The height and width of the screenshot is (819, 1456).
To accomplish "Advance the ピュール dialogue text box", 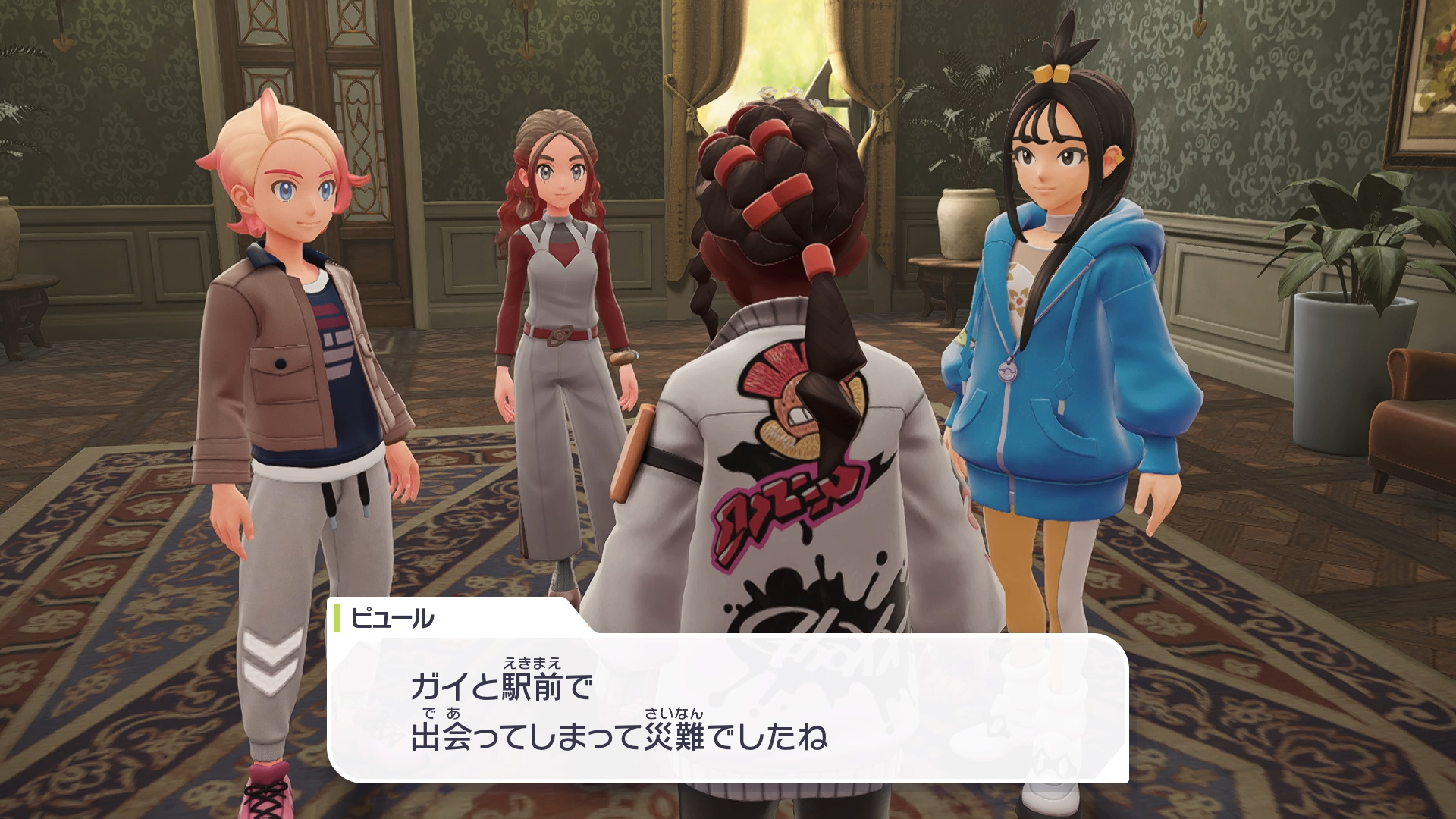I will click(x=726, y=708).
